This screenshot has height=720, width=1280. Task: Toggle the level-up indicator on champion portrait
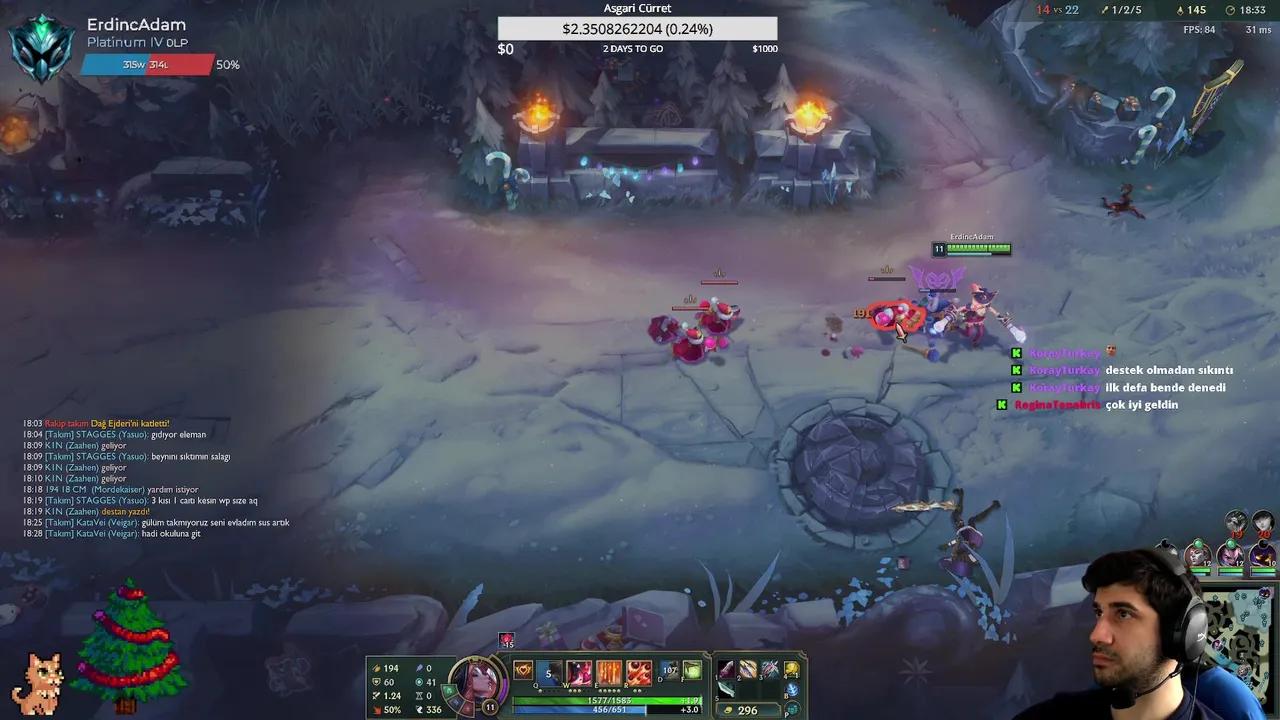(x=488, y=706)
